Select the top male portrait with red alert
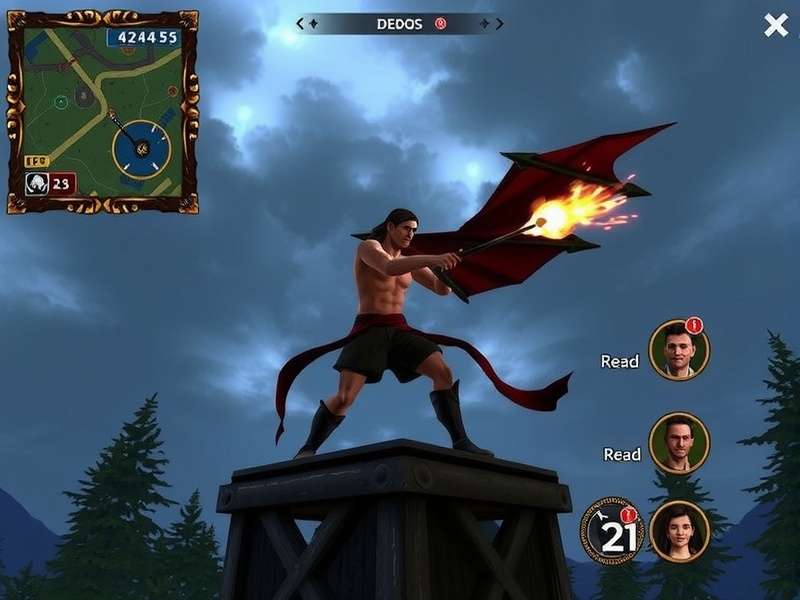 679,350
